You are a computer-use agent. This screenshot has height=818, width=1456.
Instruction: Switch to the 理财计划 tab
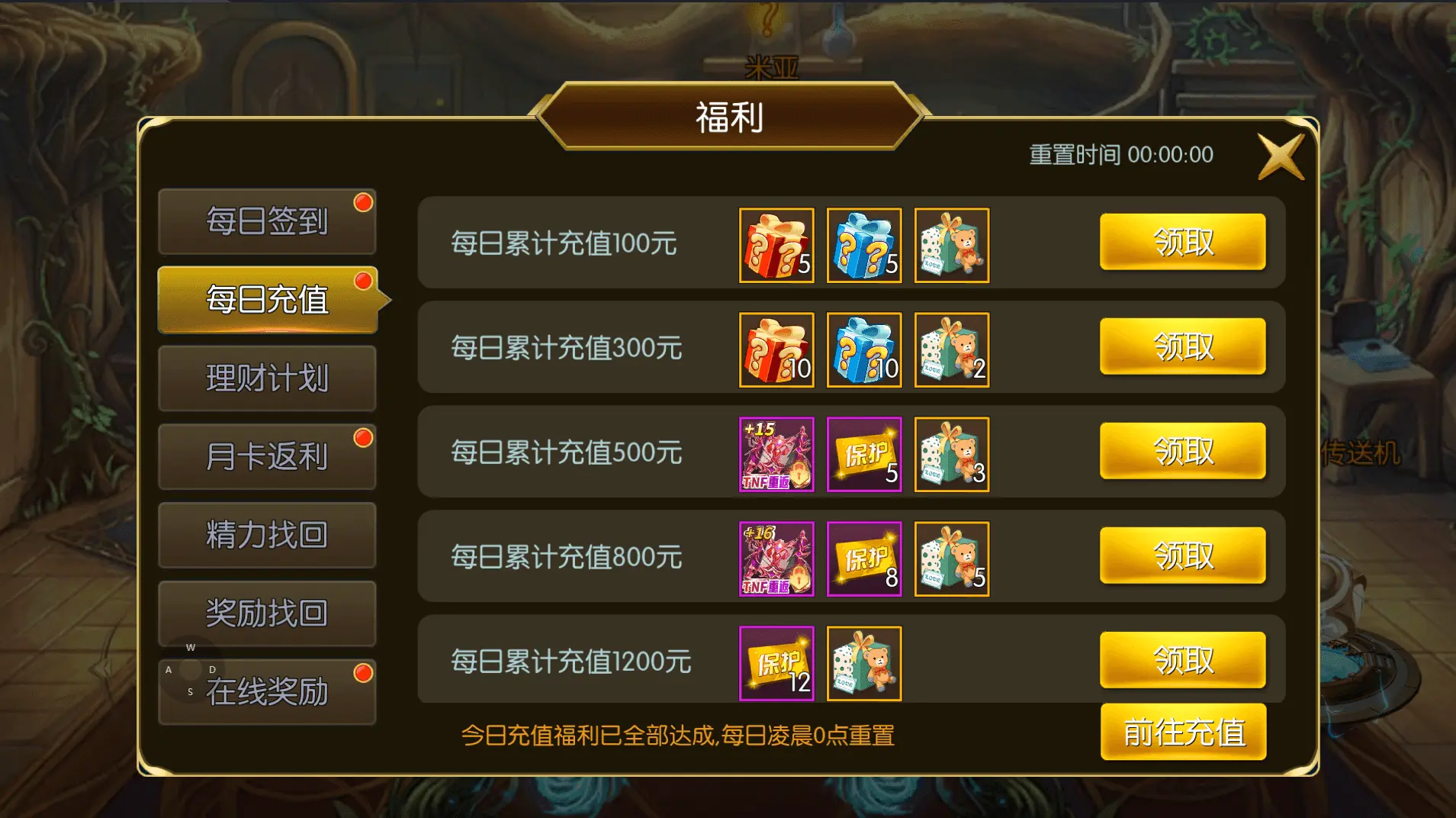pyautogui.click(x=268, y=377)
